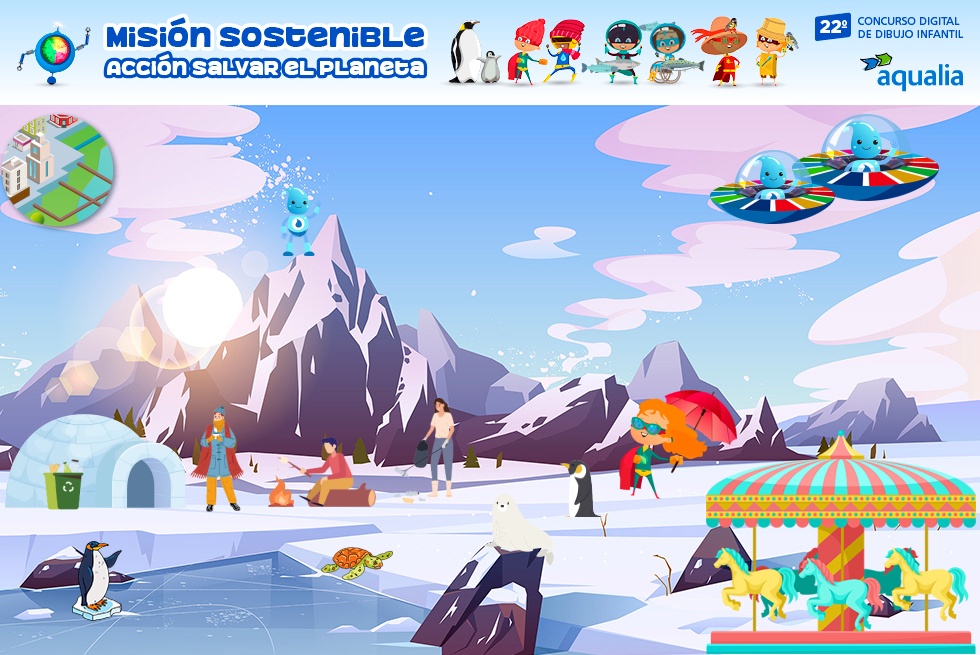Open the aqualia logo link
The width and height of the screenshot is (980, 655).
click(x=911, y=72)
